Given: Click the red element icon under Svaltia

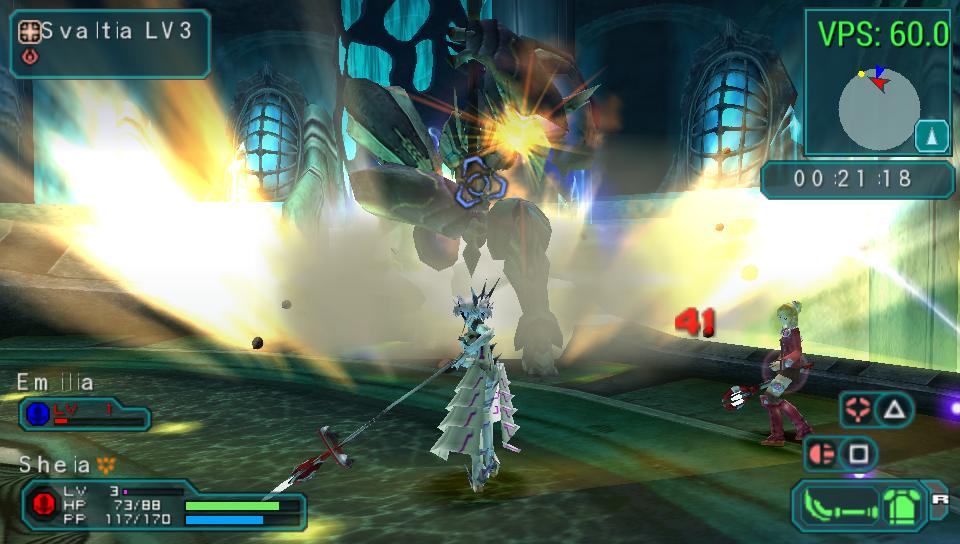Looking at the screenshot, I should 30,57.
